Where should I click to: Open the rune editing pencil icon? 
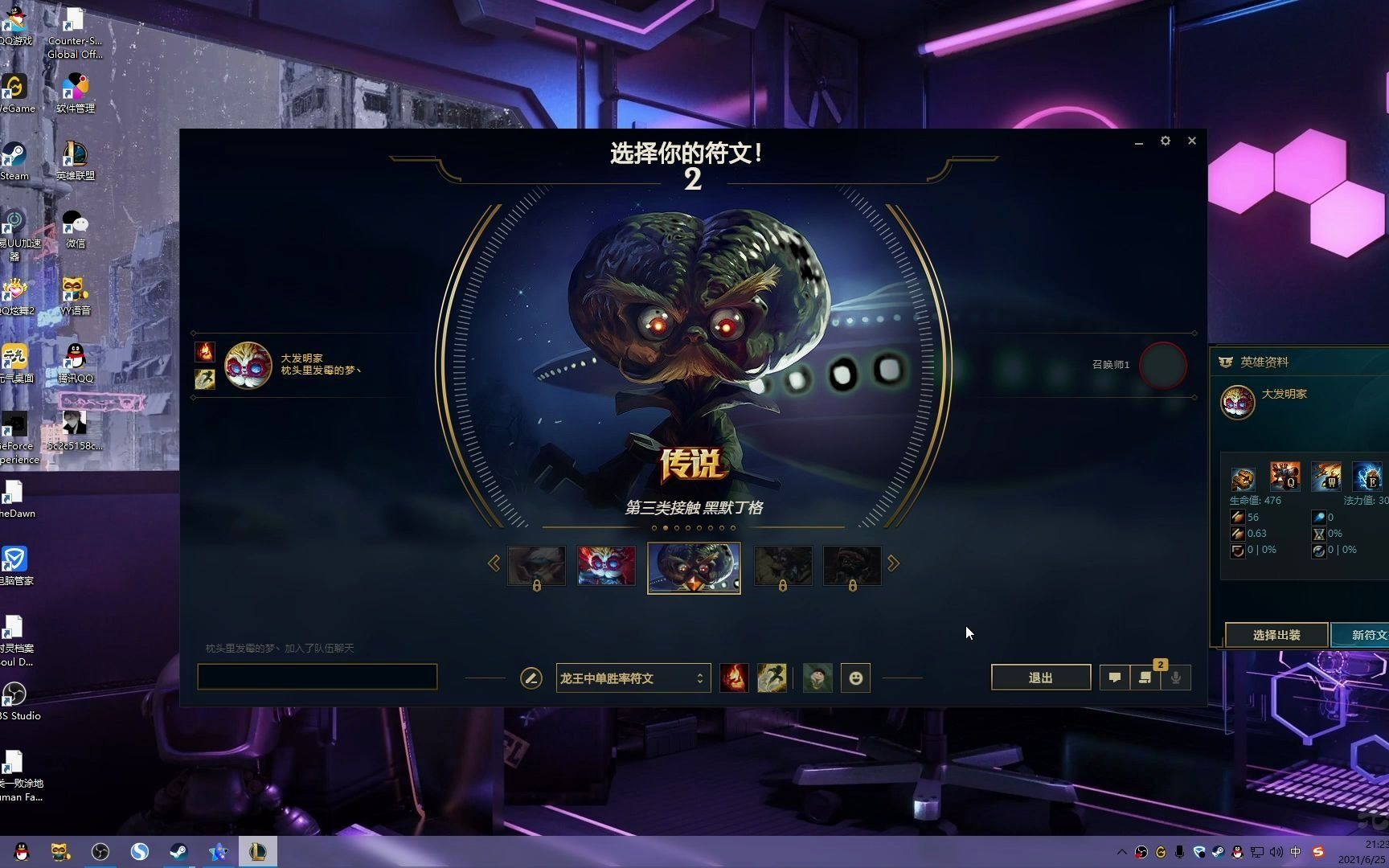pyautogui.click(x=531, y=678)
